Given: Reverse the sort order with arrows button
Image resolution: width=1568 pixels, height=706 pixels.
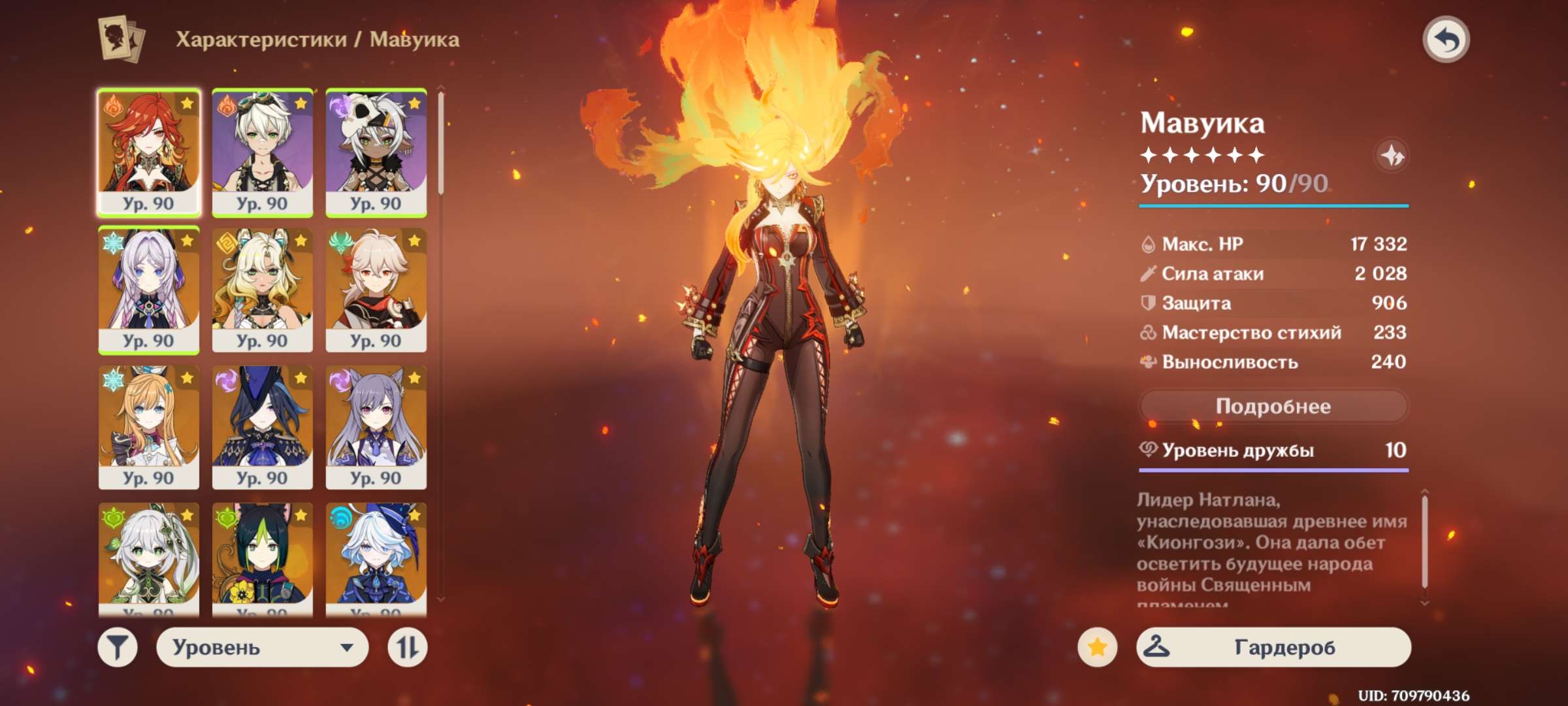Looking at the screenshot, I should [x=407, y=647].
